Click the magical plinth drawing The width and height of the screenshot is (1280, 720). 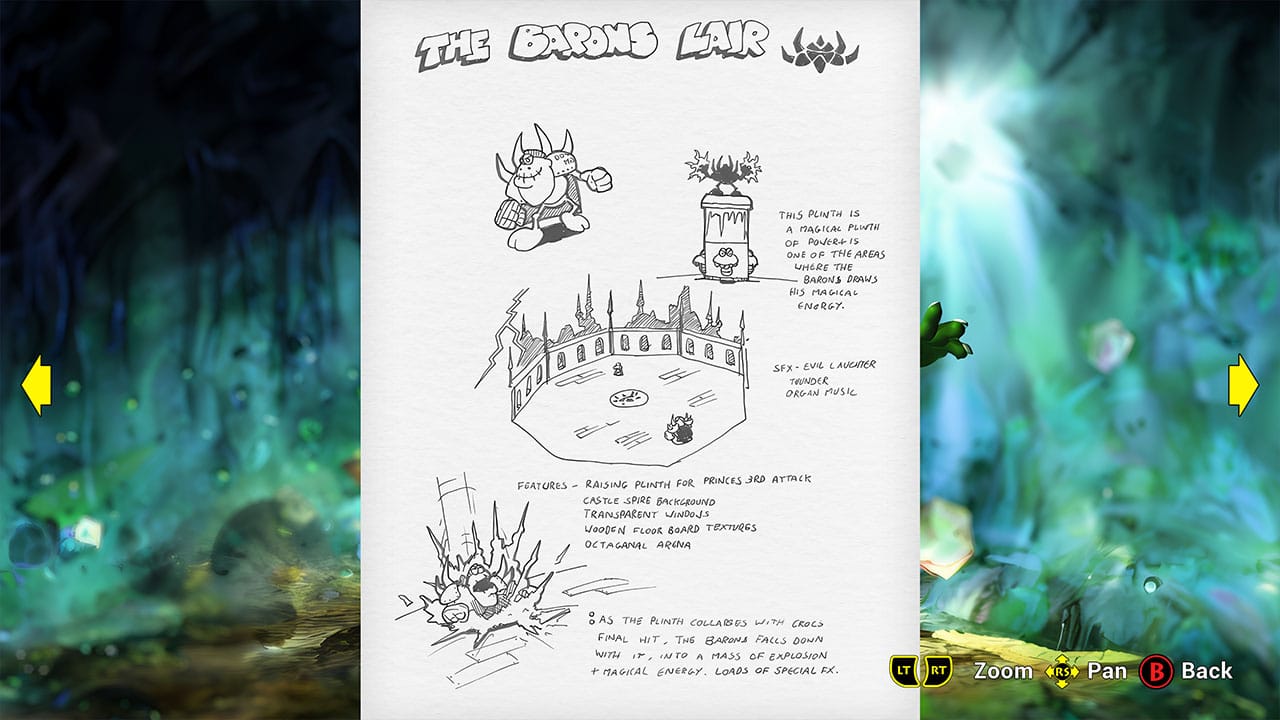[725, 215]
